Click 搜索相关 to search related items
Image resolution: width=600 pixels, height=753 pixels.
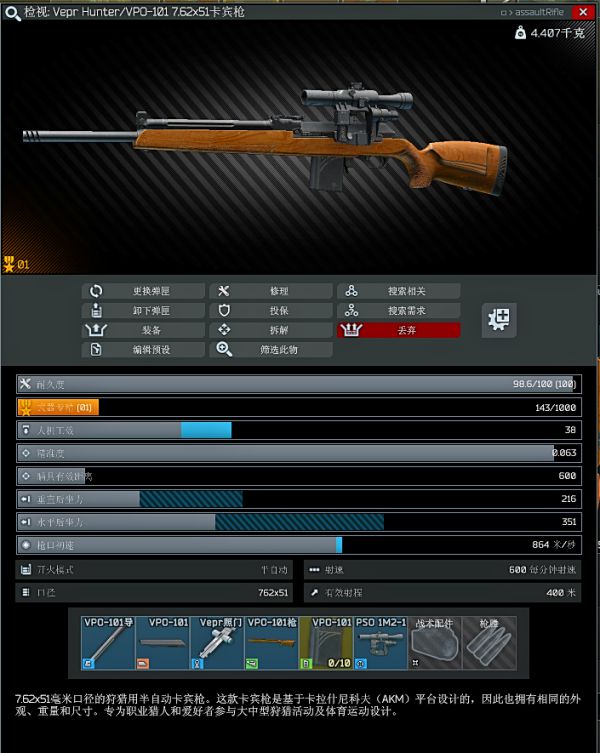[398, 291]
